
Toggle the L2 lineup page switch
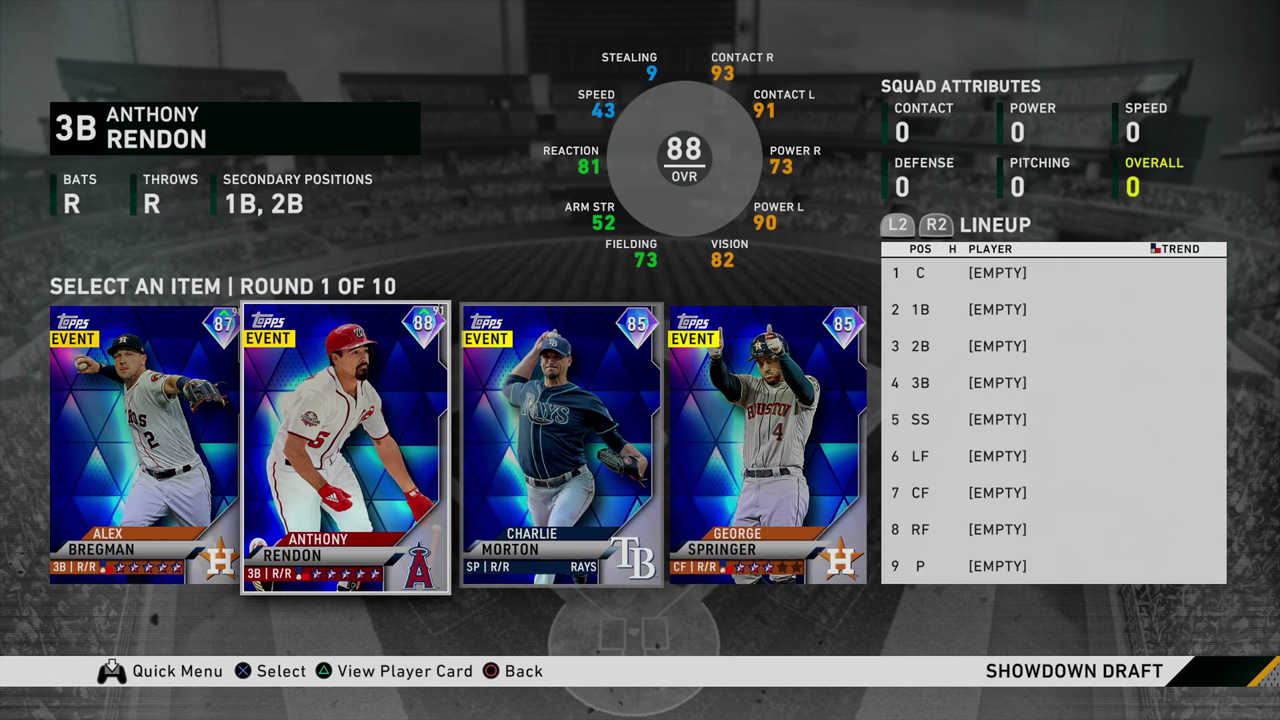(x=897, y=225)
